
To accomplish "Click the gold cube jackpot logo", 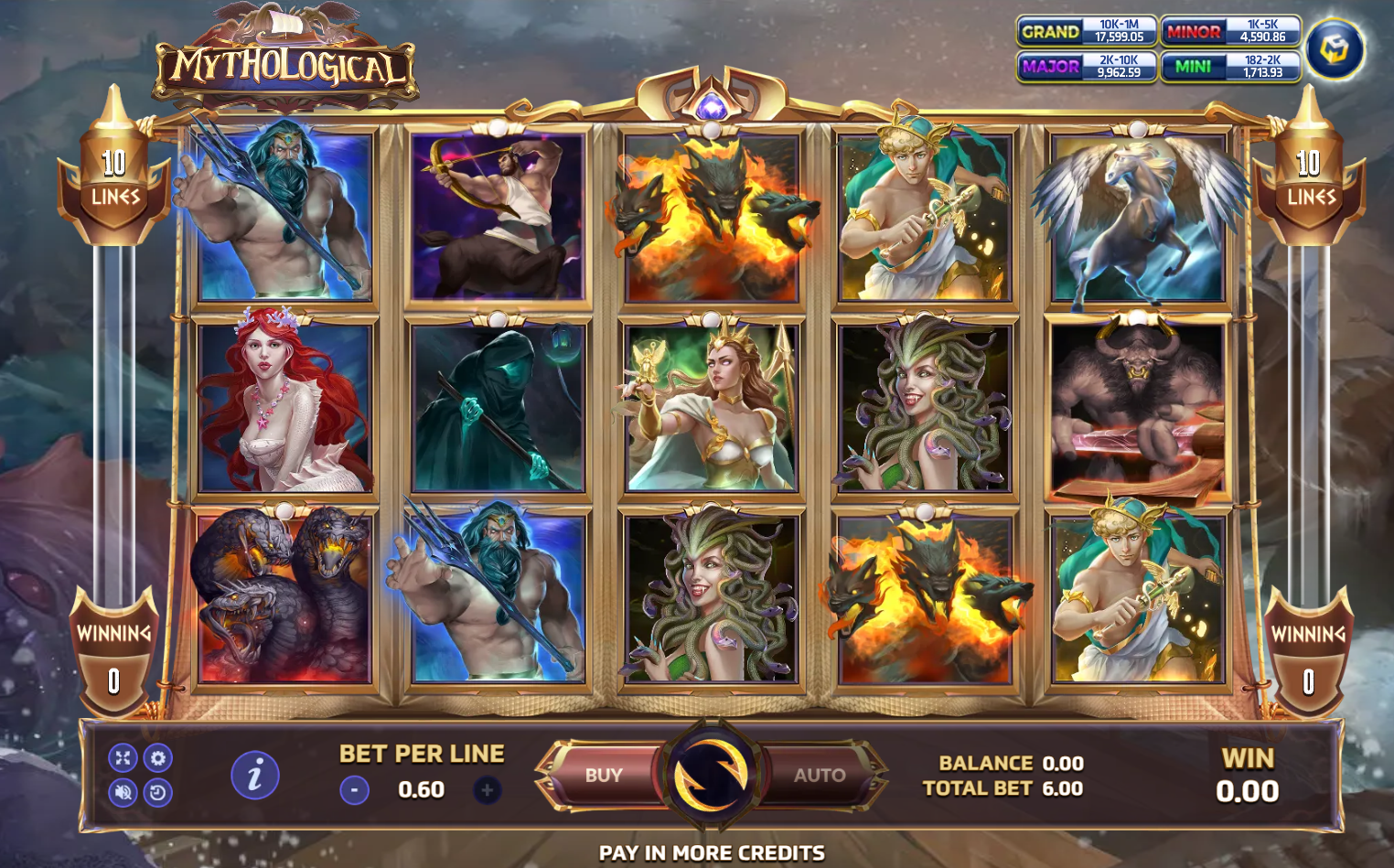I will click(1335, 49).
